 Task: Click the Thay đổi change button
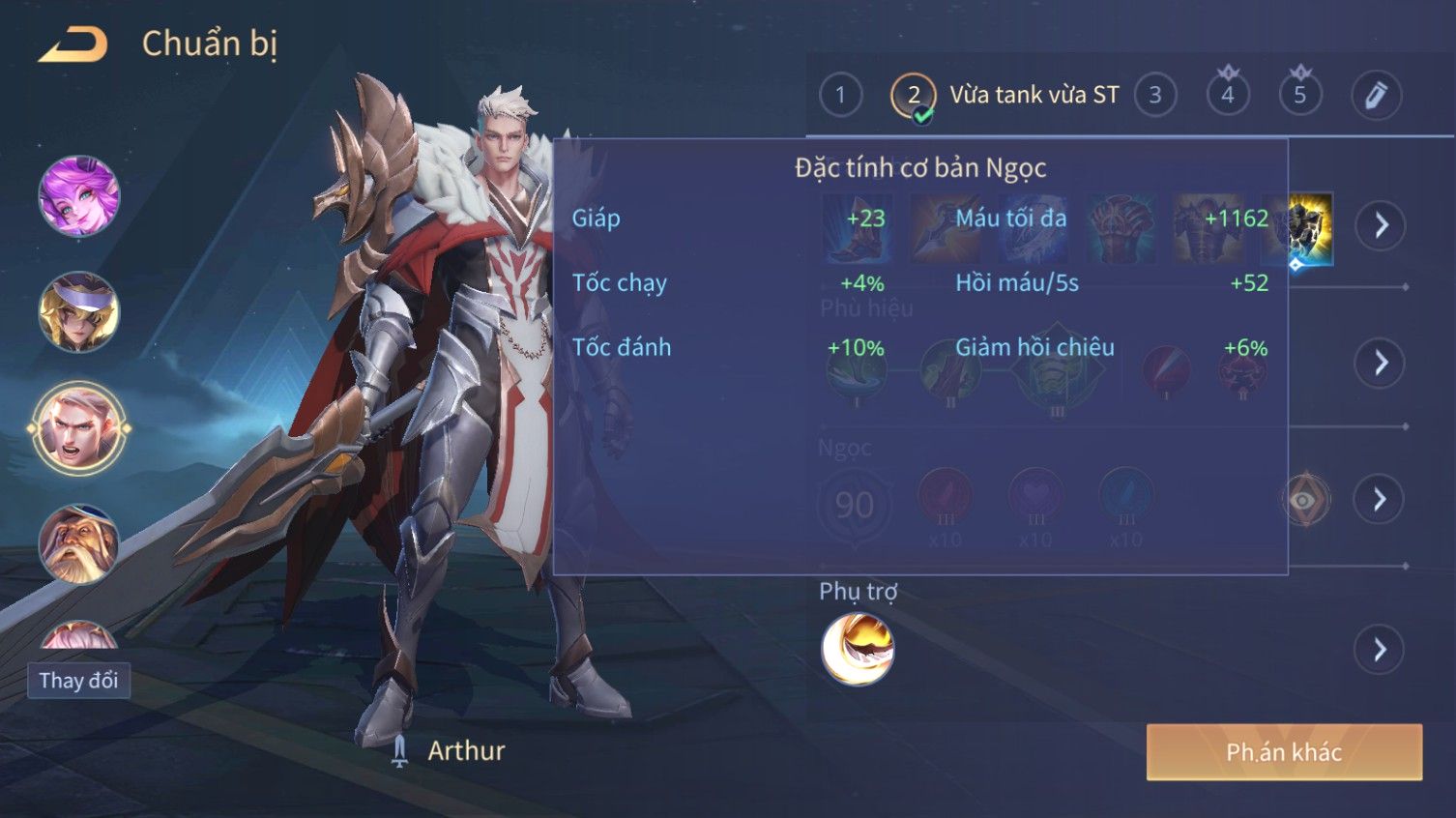tap(78, 681)
